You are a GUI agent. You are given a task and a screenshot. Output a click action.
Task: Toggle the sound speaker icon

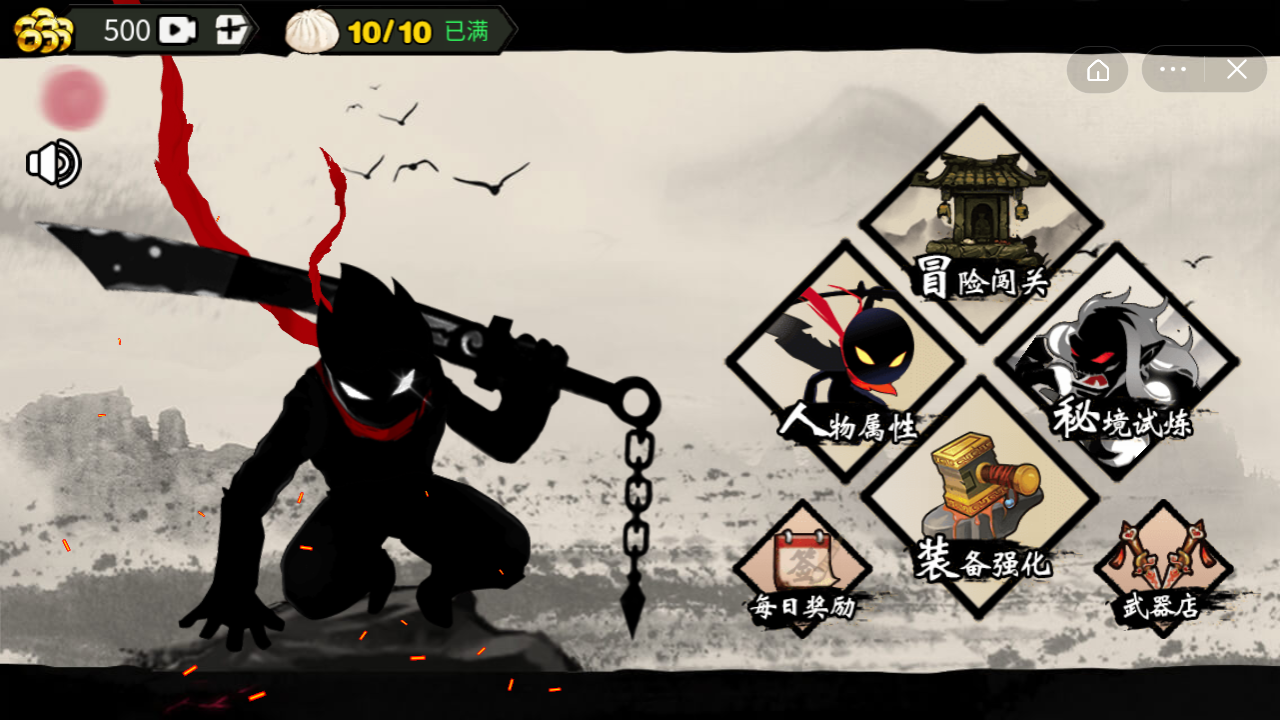54,164
